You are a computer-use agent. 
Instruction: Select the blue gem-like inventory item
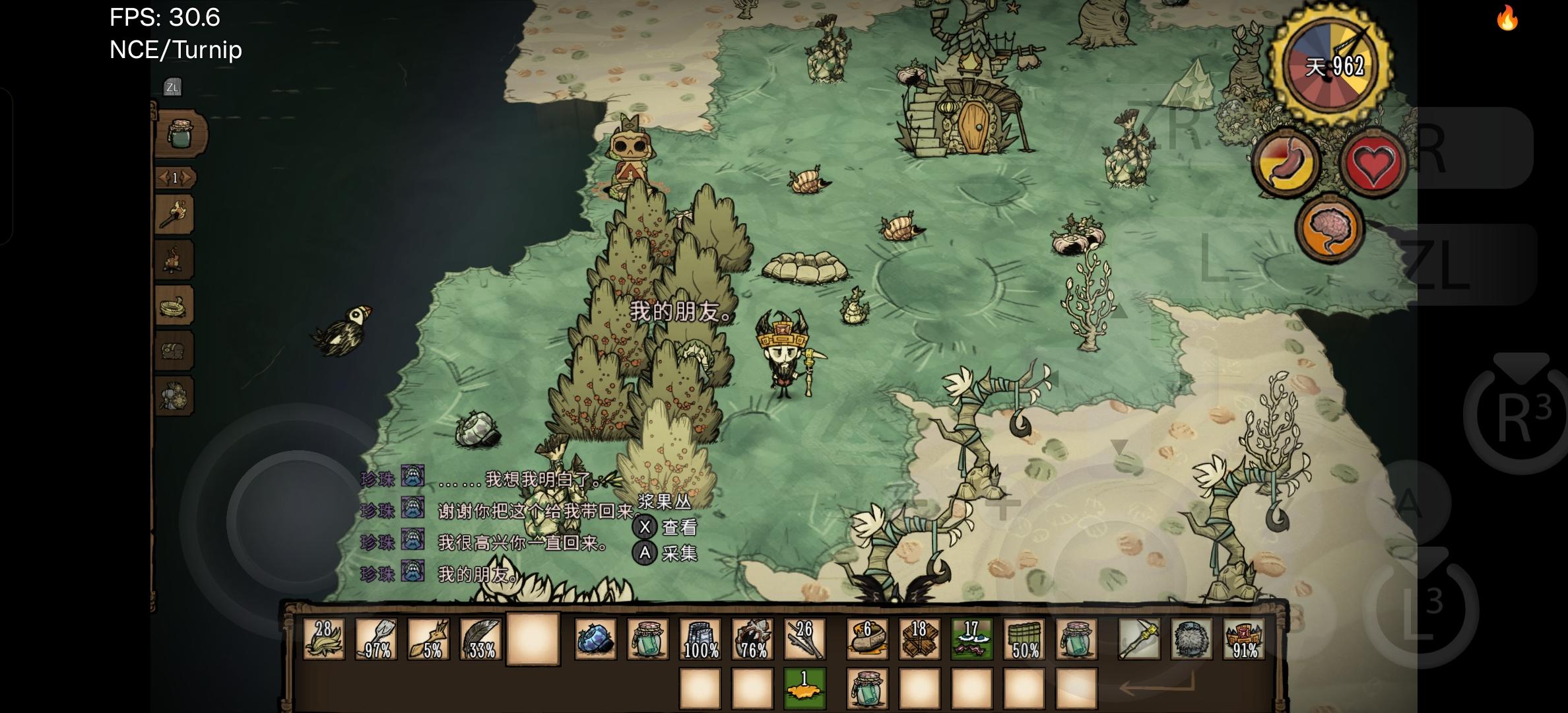[595, 639]
